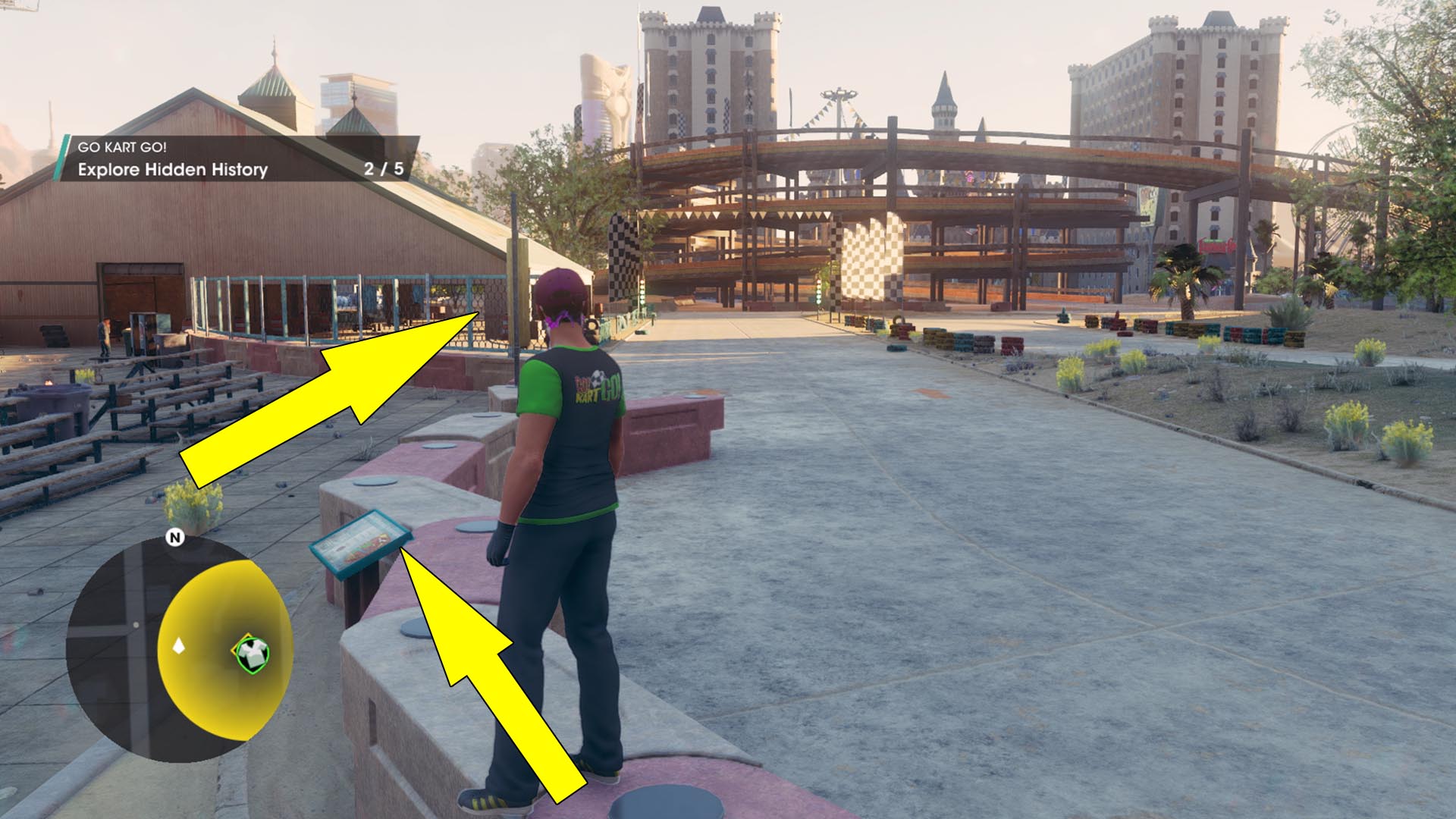Click the starting lights tower beside the track
The width and height of the screenshot is (1456, 819).
[x=819, y=292]
